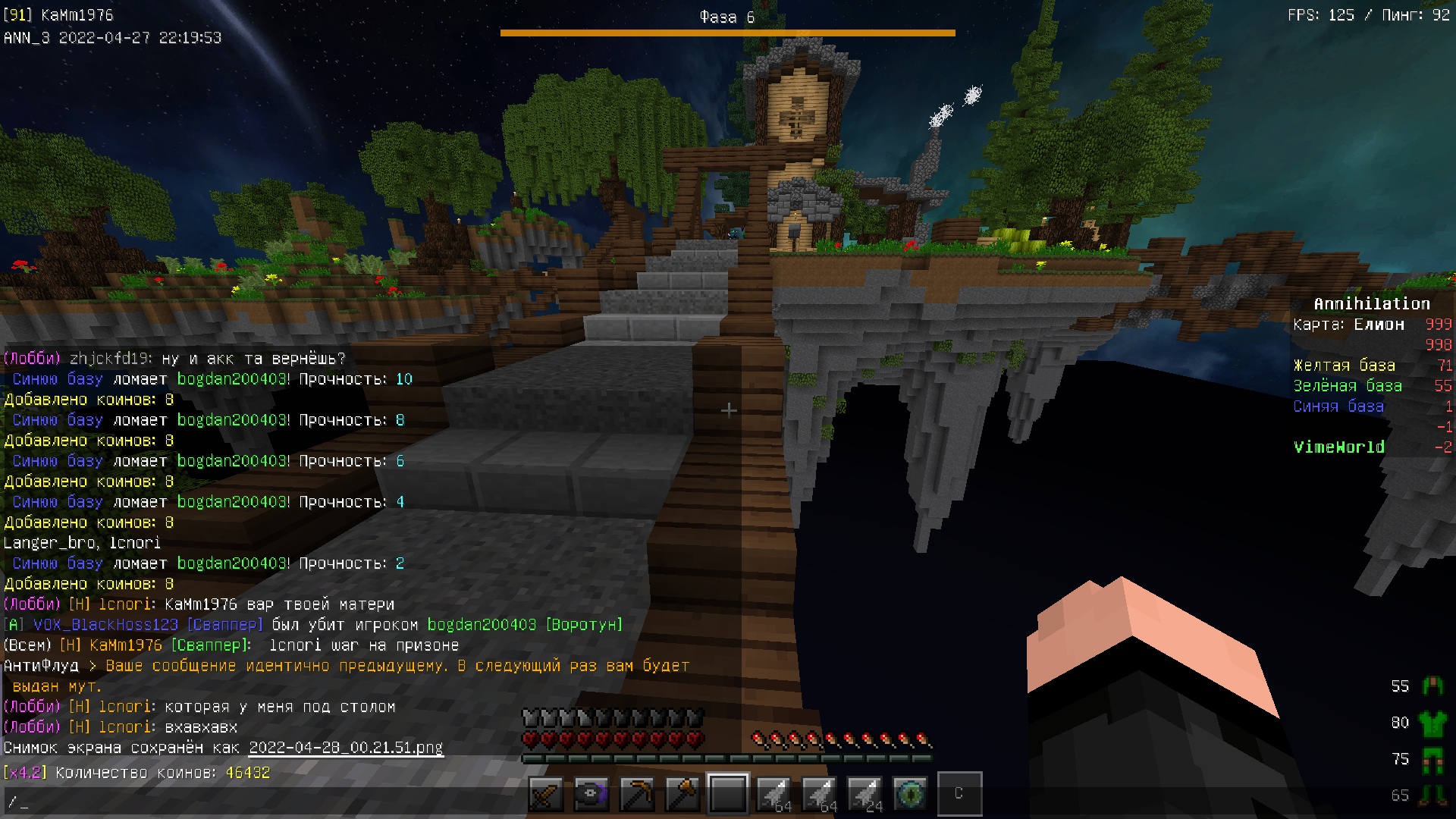Select the Синяя база scoreboard entry
The height and width of the screenshot is (819, 1456).
[1338, 406]
